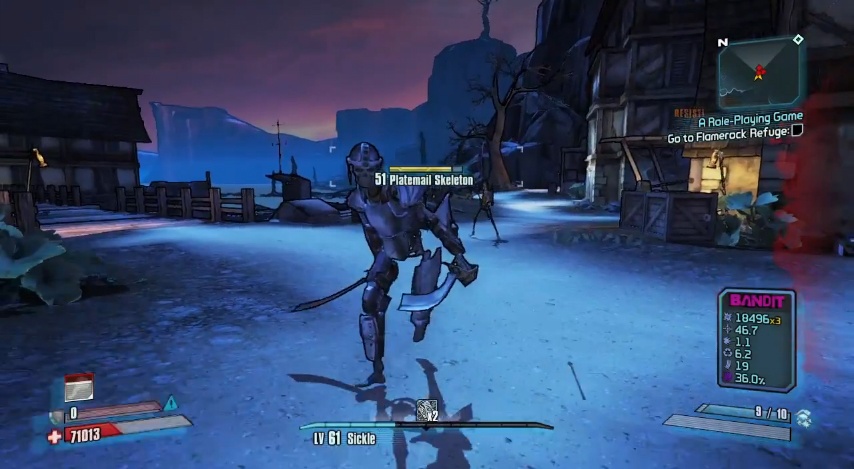Open the BANDIT weapon stats panel
The height and width of the screenshot is (469, 854).
[756, 339]
